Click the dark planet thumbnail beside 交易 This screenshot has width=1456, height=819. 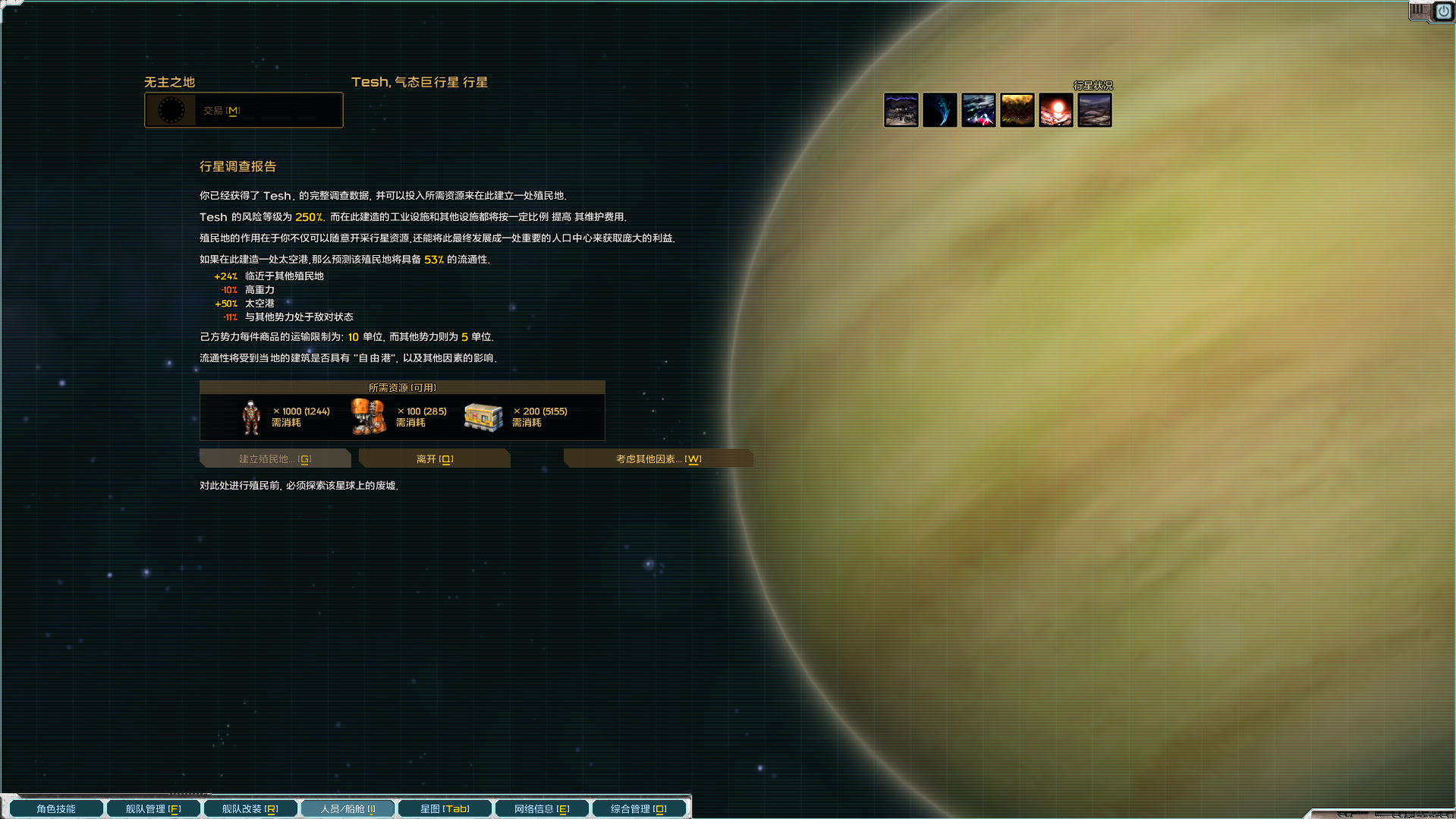coord(173,109)
